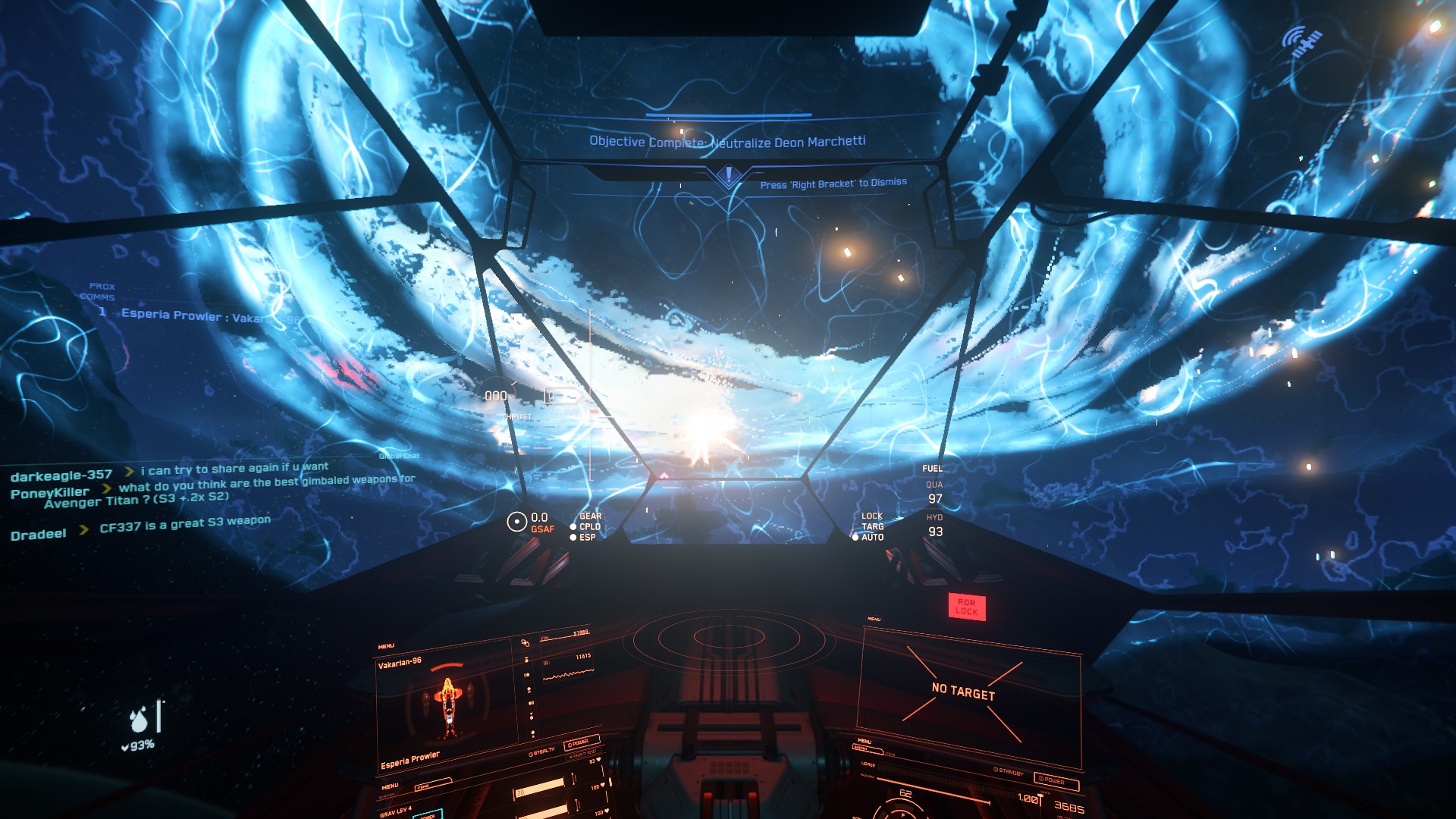Open the MENU above the Vakarian-96 ship display
The height and width of the screenshot is (819, 1456).
[386, 646]
